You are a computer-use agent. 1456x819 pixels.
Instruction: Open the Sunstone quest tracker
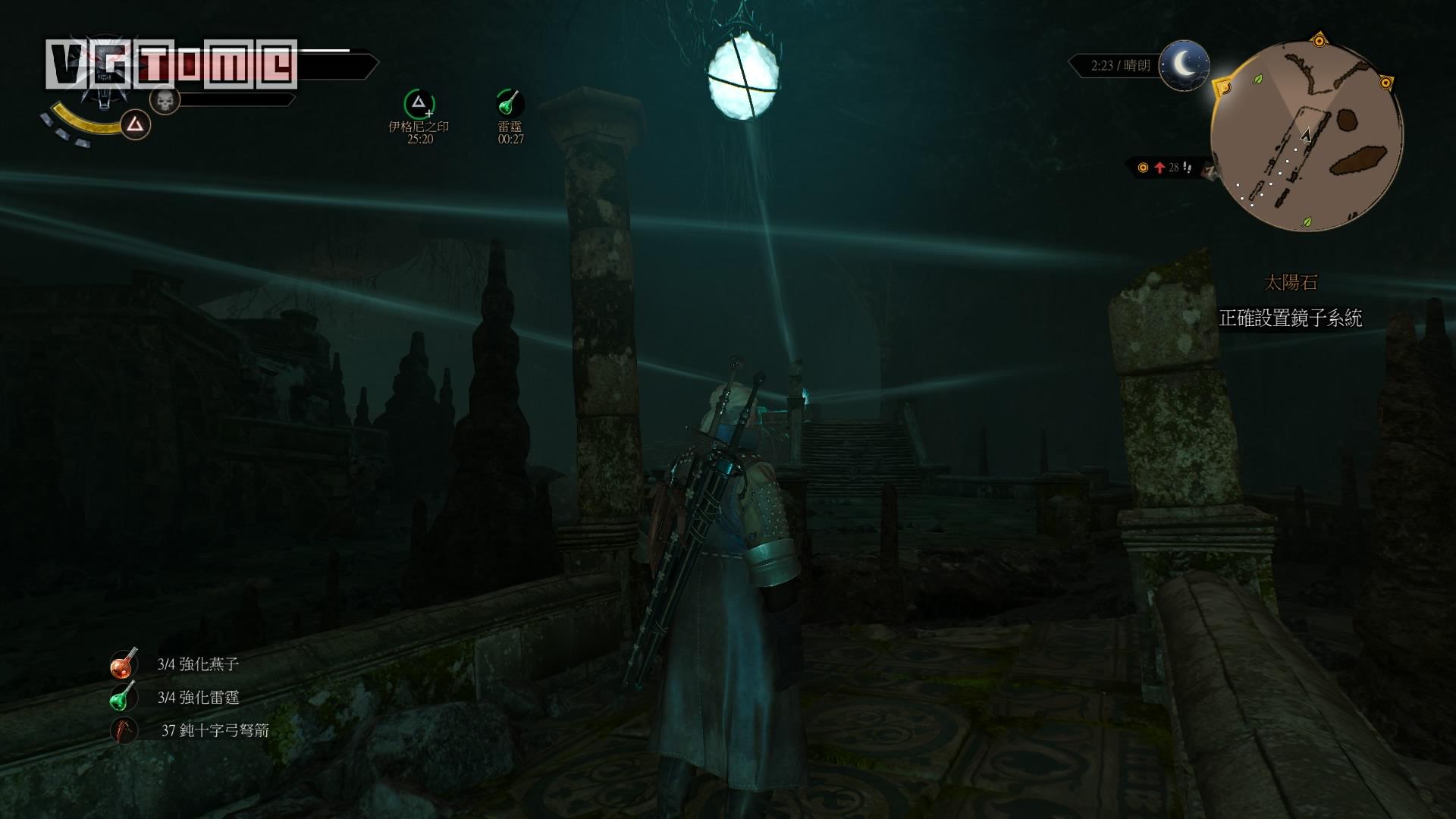pyautogui.click(x=1290, y=284)
